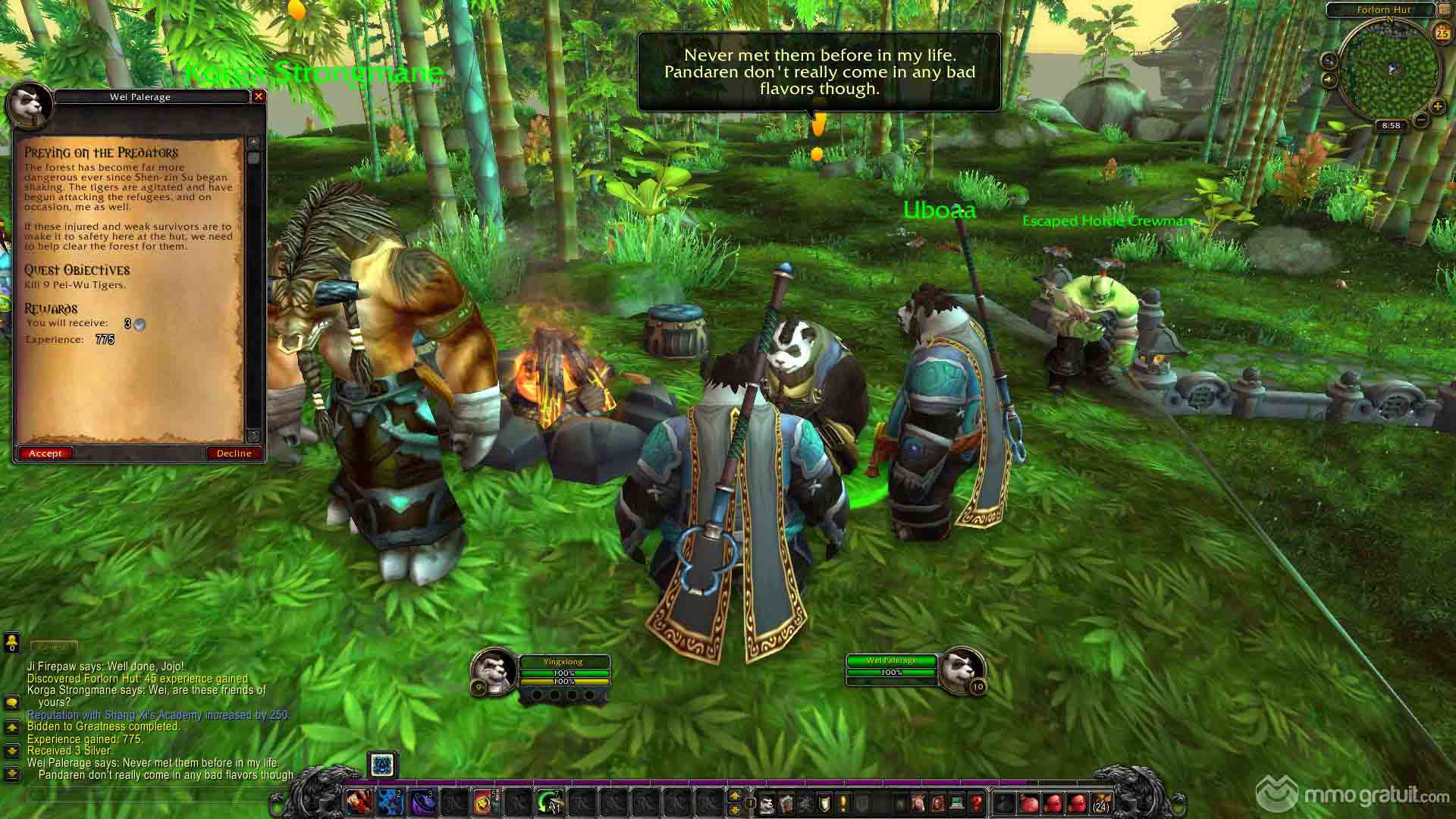Screen dimensions: 1456x819
Task: Cast the purple ability in slot 3
Action: (x=422, y=801)
